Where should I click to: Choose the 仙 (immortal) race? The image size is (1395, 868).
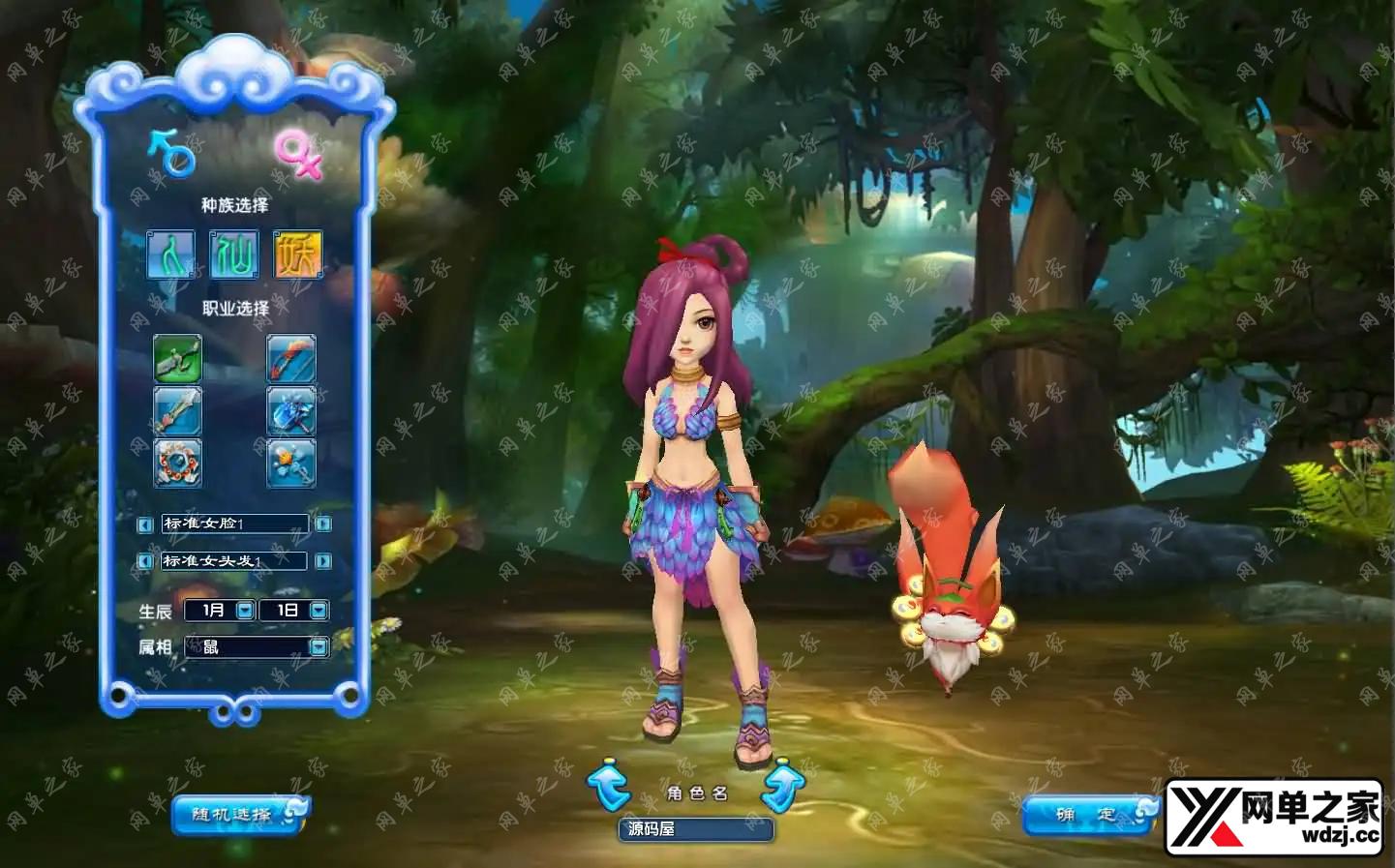(234, 254)
